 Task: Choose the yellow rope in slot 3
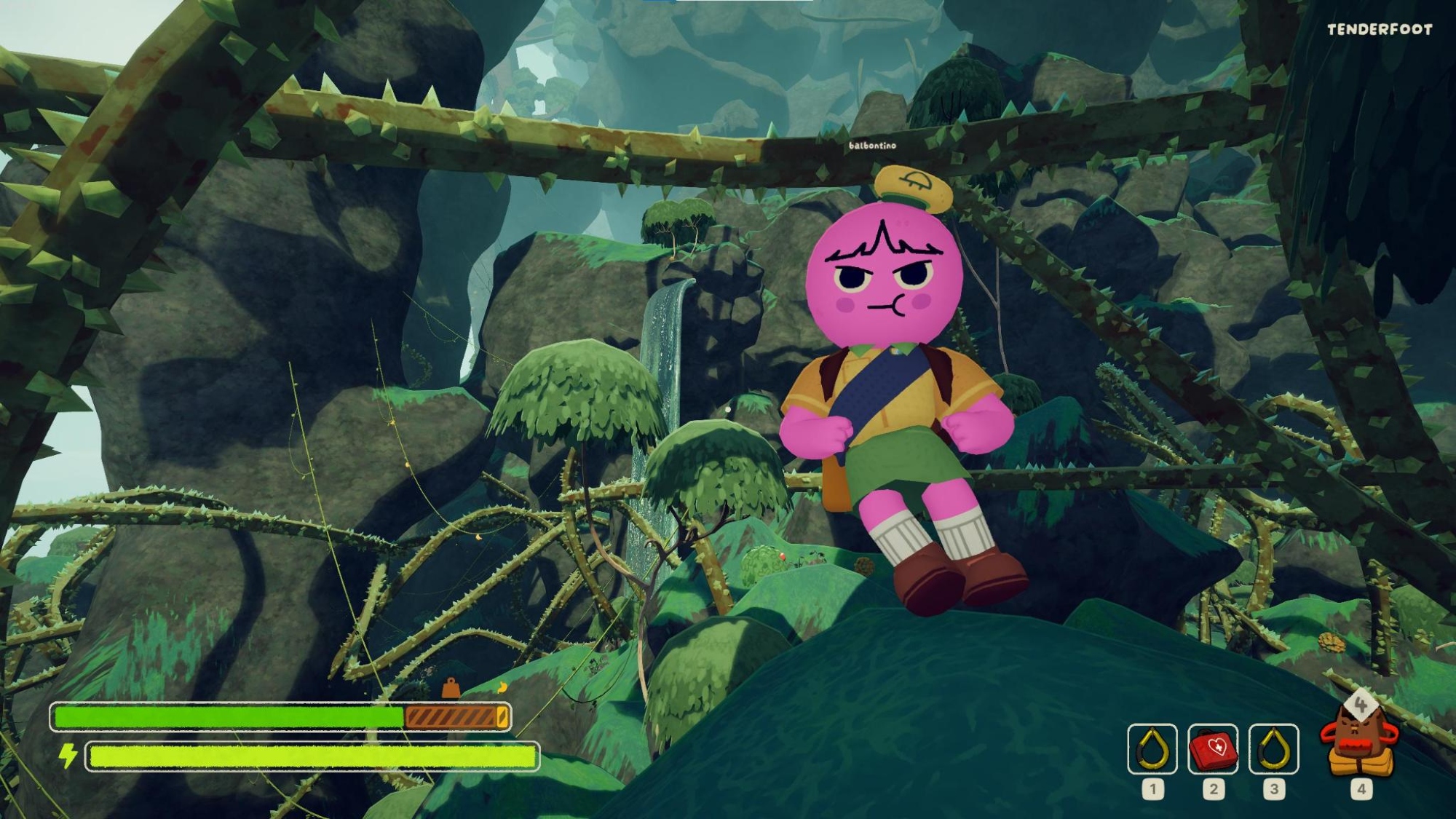[x=1273, y=748]
